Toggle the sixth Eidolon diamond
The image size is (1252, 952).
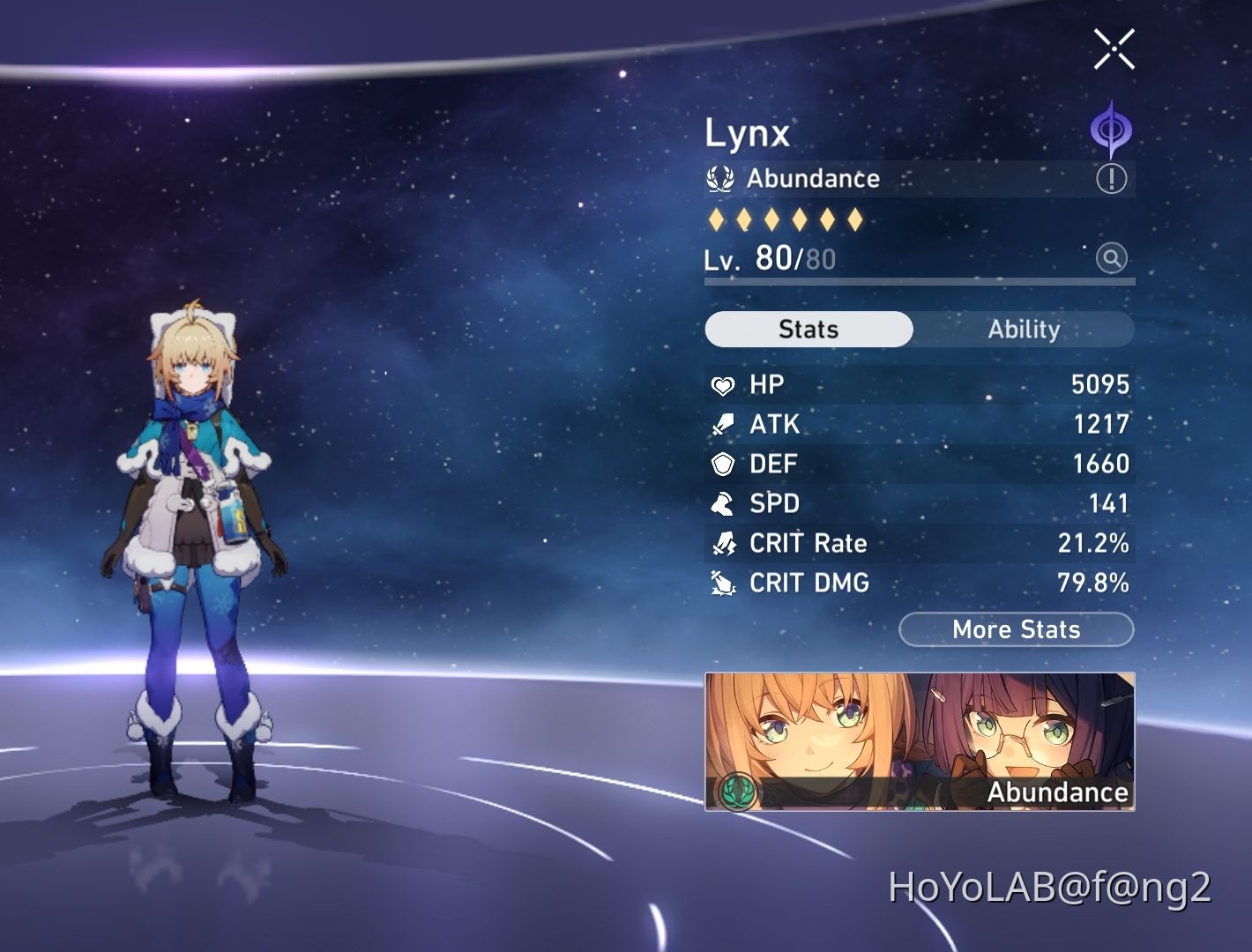[x=853, y=219]
